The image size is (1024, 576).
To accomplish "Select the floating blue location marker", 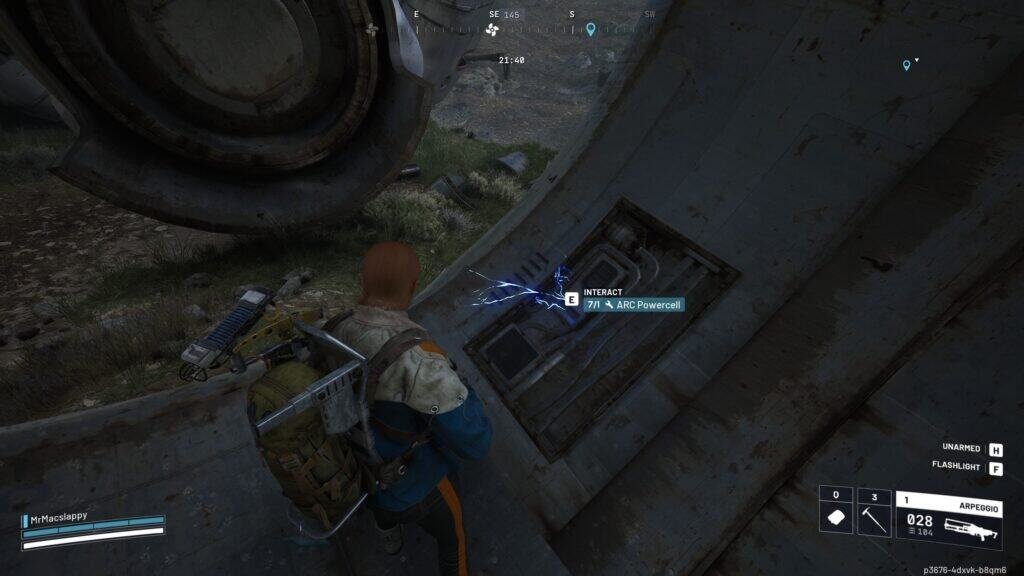I will [x=907, y=65].
